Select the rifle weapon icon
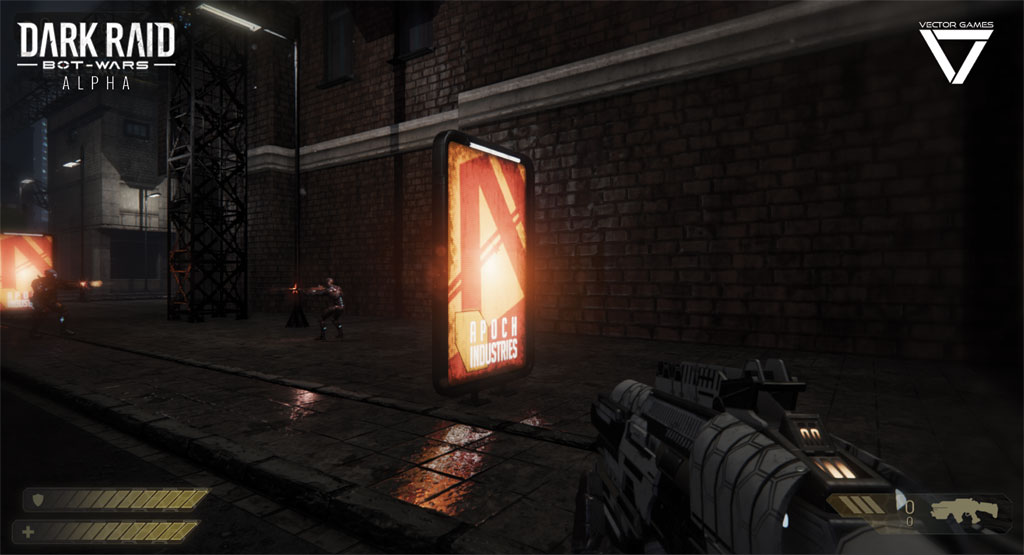 coord(963,511)
